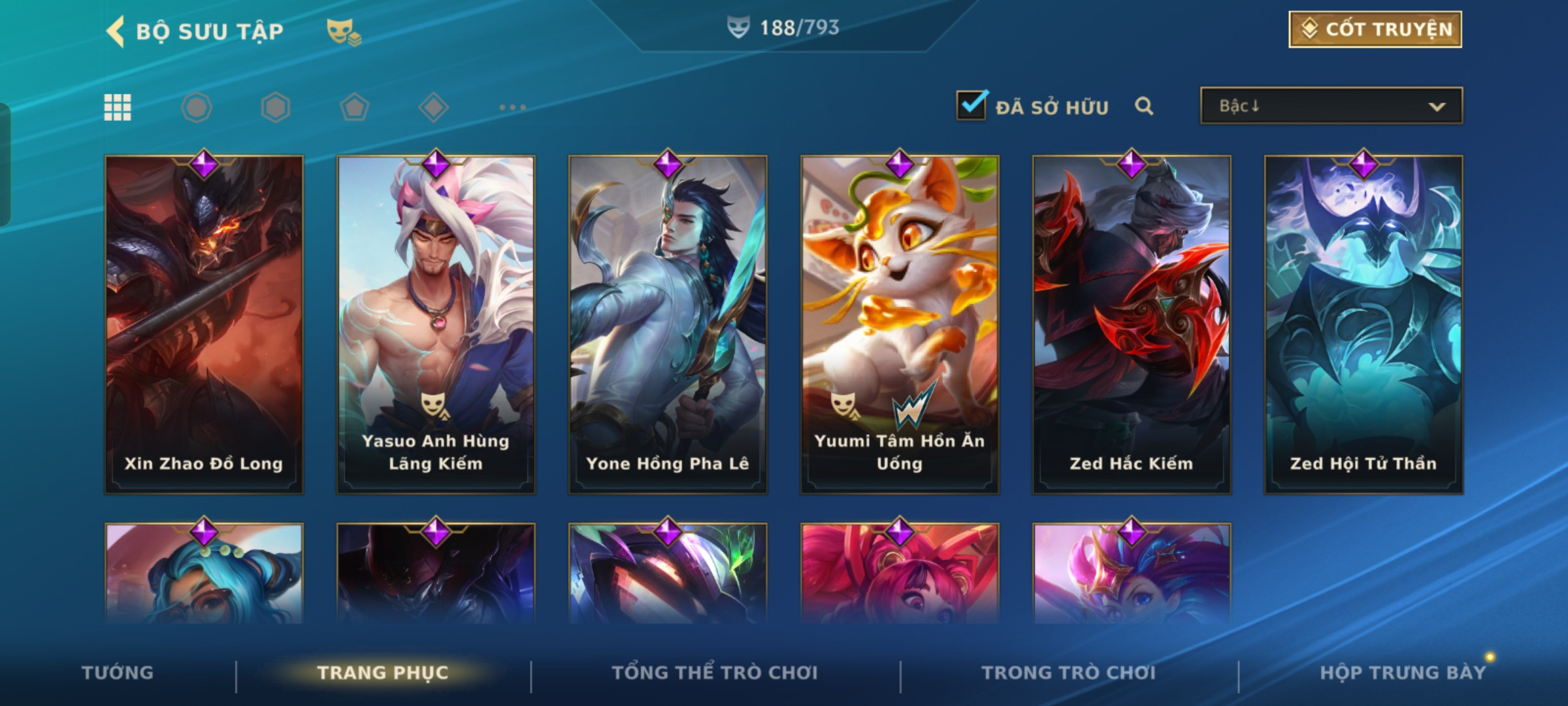Select the Xin Zhao Đồ Long skin
Image resolution: width=1568 pixels, height=706 pixels.
pos(204,324)
